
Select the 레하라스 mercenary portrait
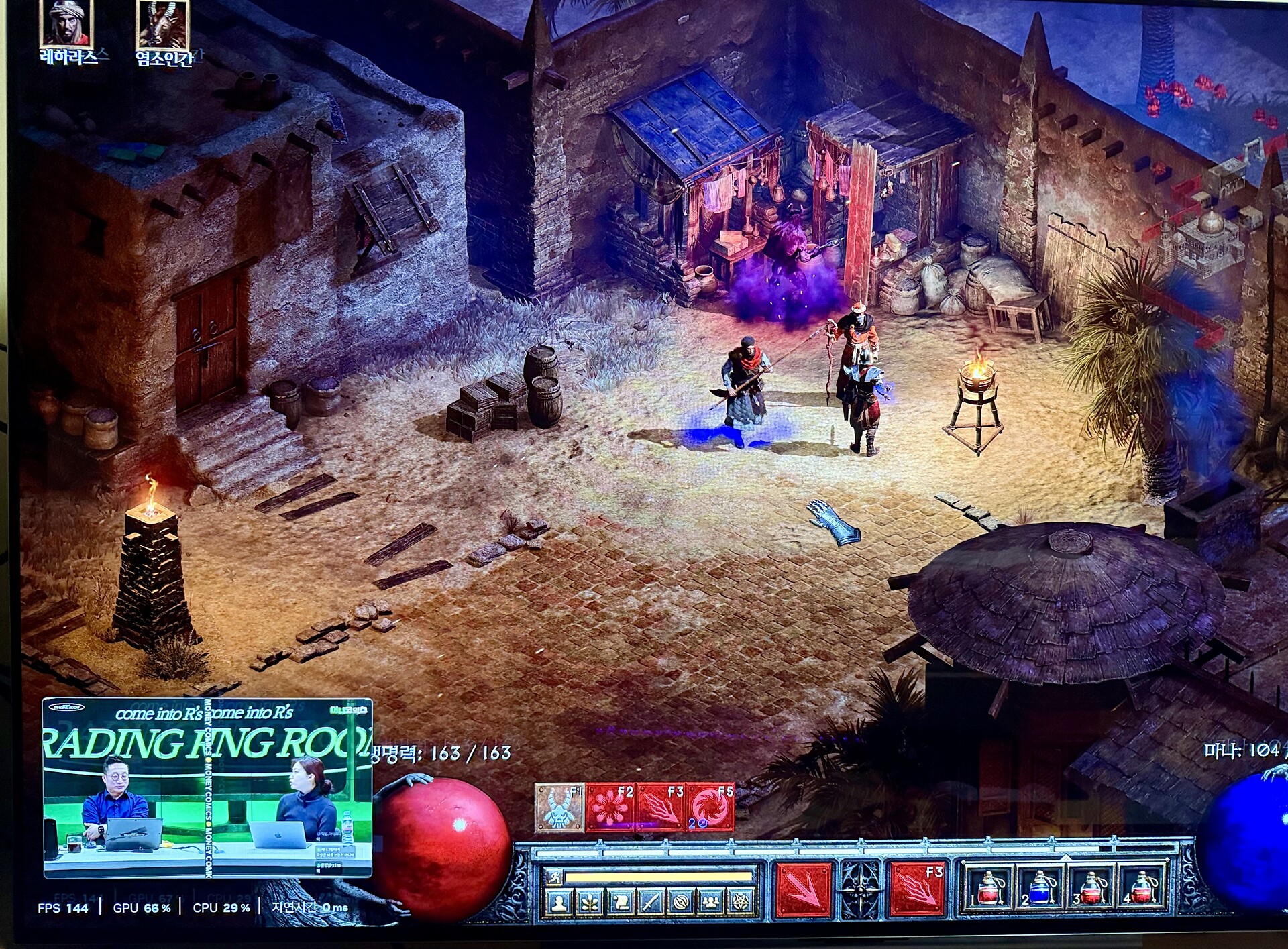66,24
